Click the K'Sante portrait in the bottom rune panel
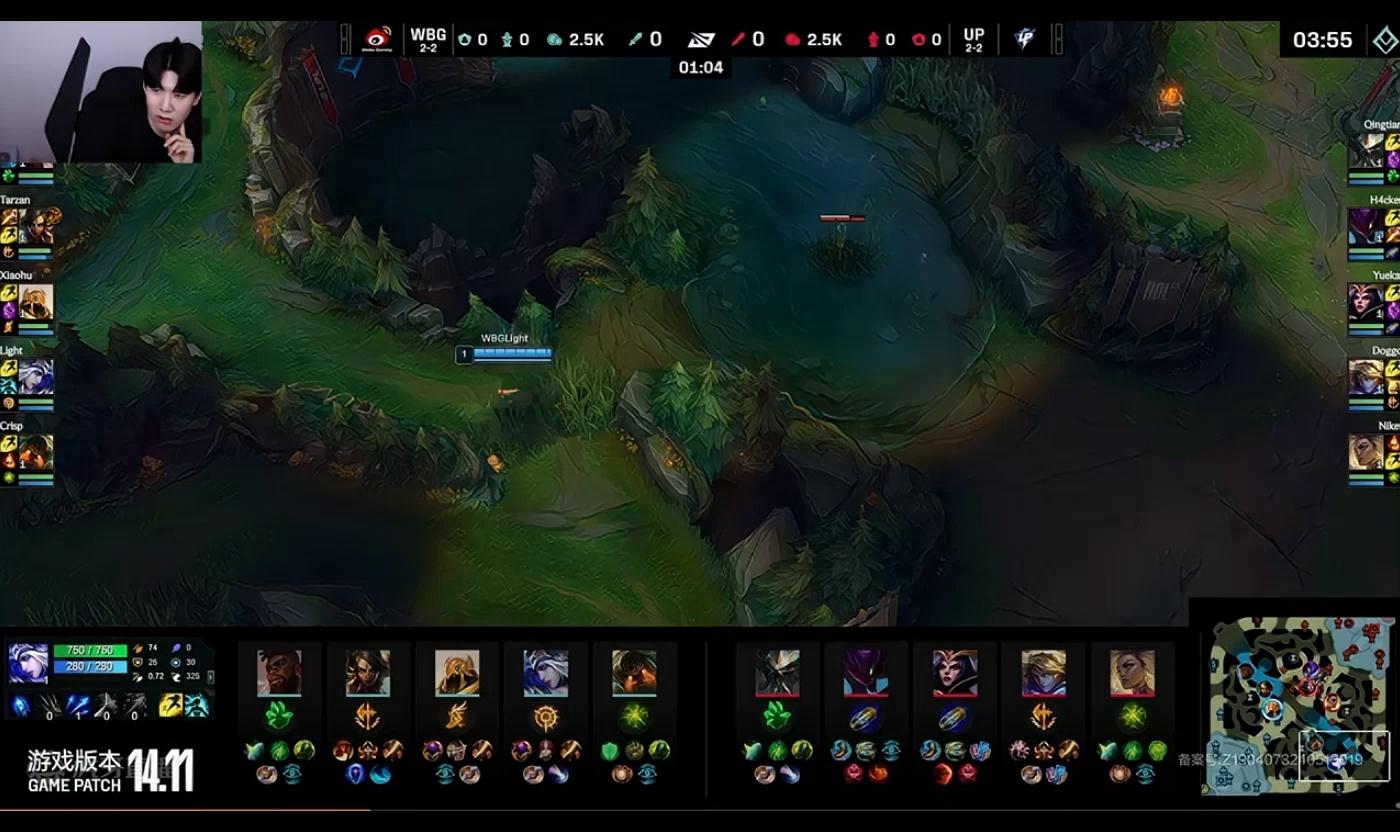Image resolution: width=1400 pixels, height=832 pixels. [279, 672]
